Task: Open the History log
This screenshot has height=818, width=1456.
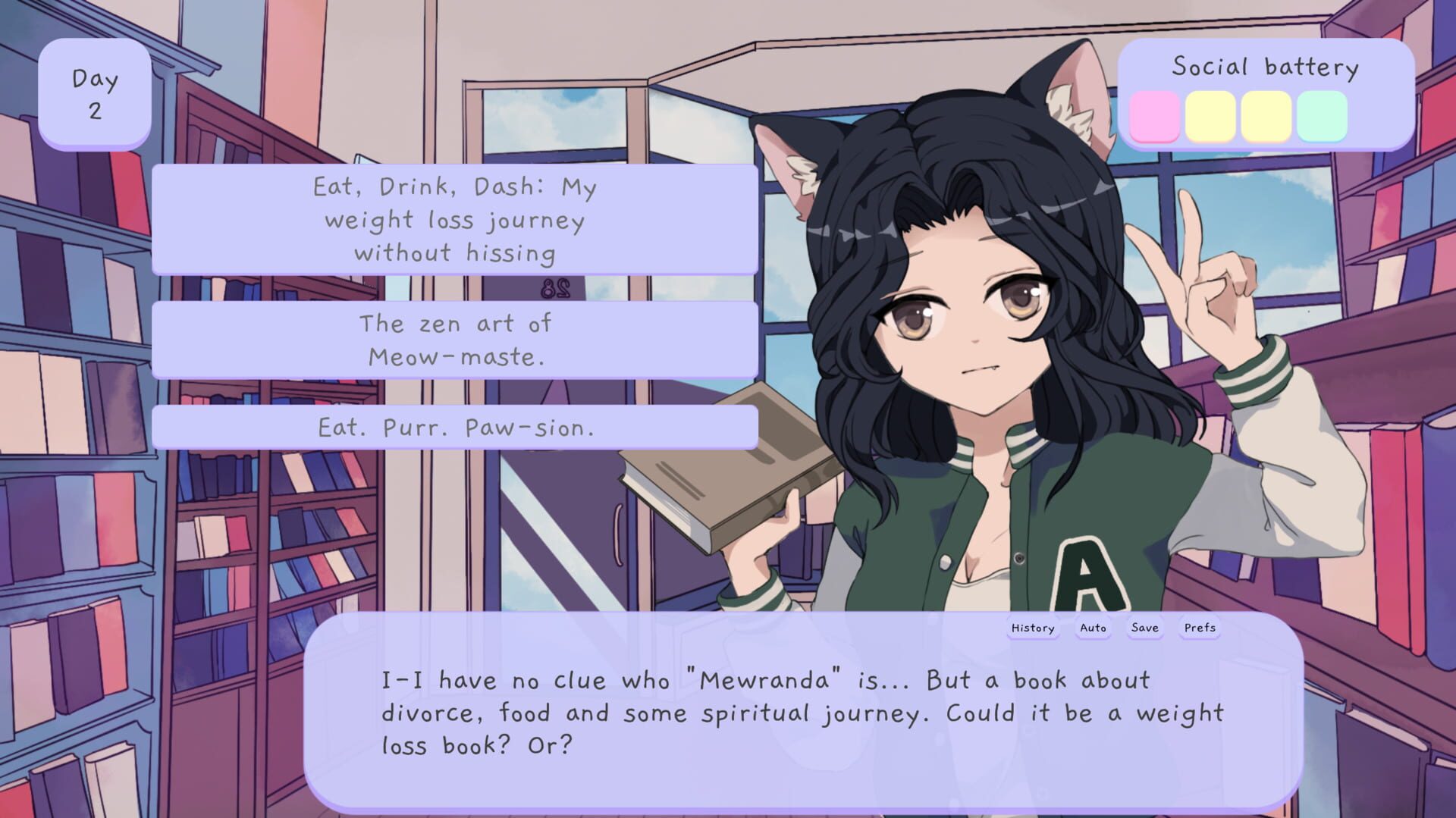Action: coord(1033,628)
